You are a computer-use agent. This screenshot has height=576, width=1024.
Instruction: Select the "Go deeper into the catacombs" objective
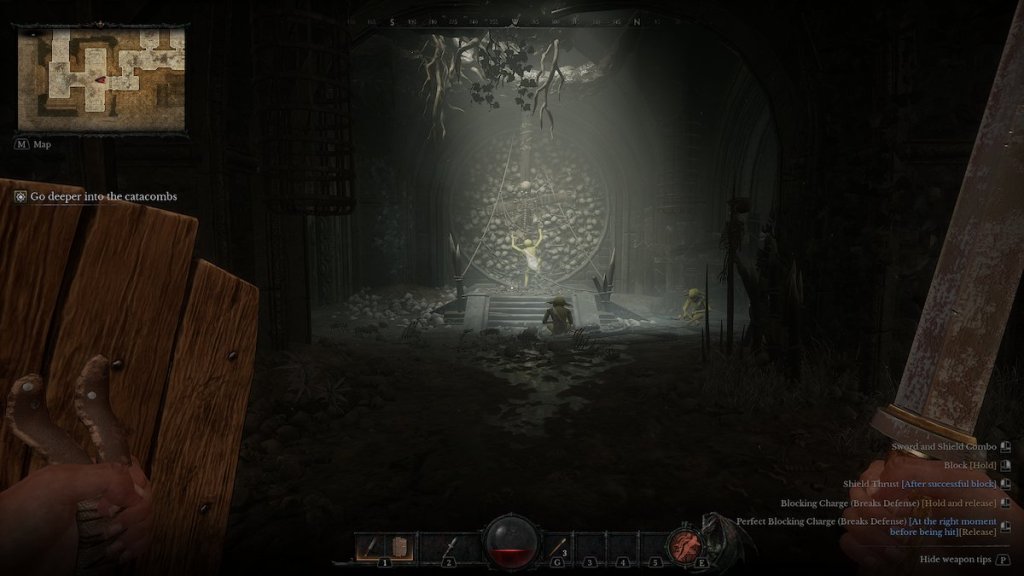pyautogui.click(x=103, y=197)
